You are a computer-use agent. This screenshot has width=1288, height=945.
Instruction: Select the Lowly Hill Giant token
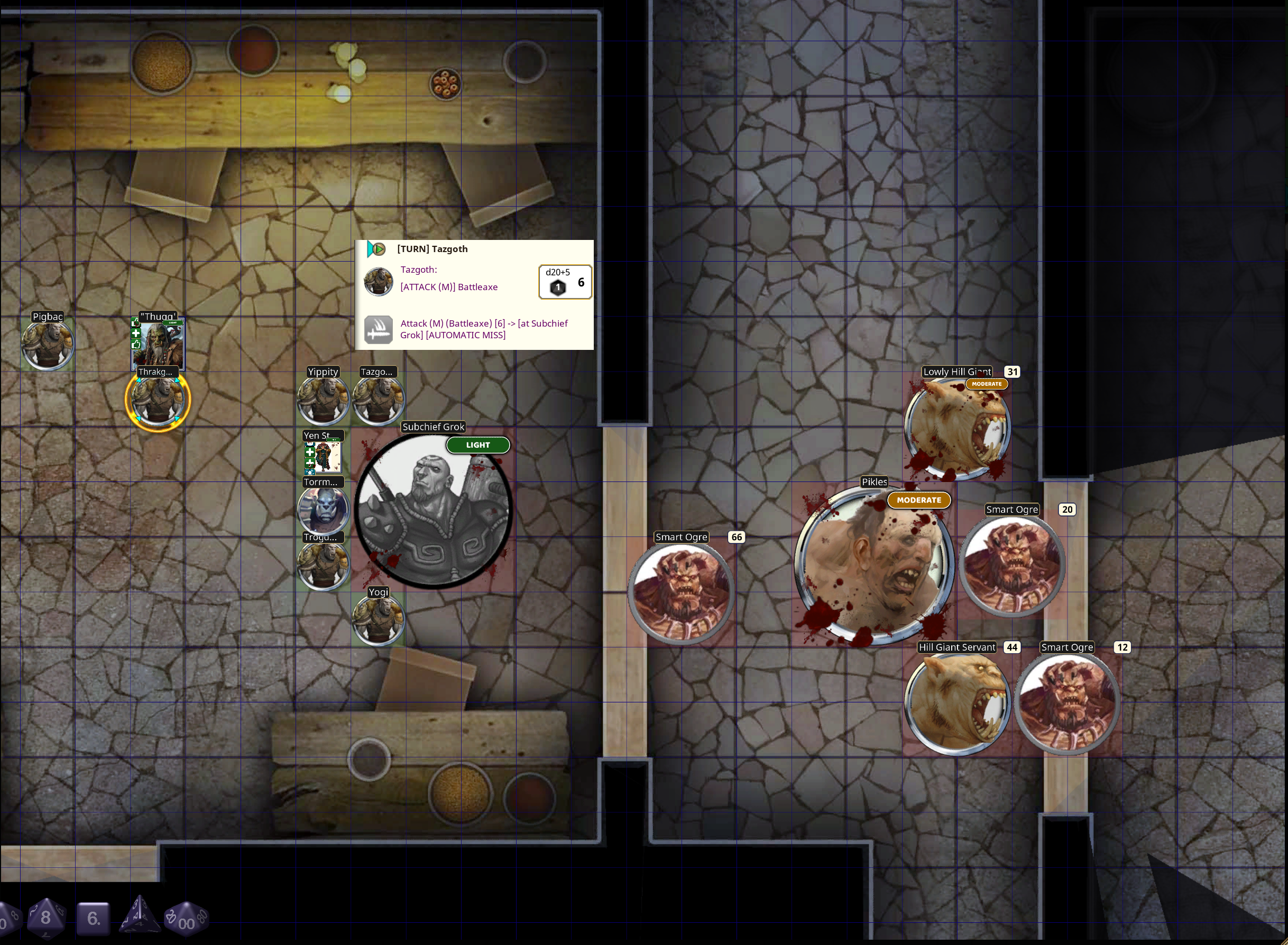957,428
